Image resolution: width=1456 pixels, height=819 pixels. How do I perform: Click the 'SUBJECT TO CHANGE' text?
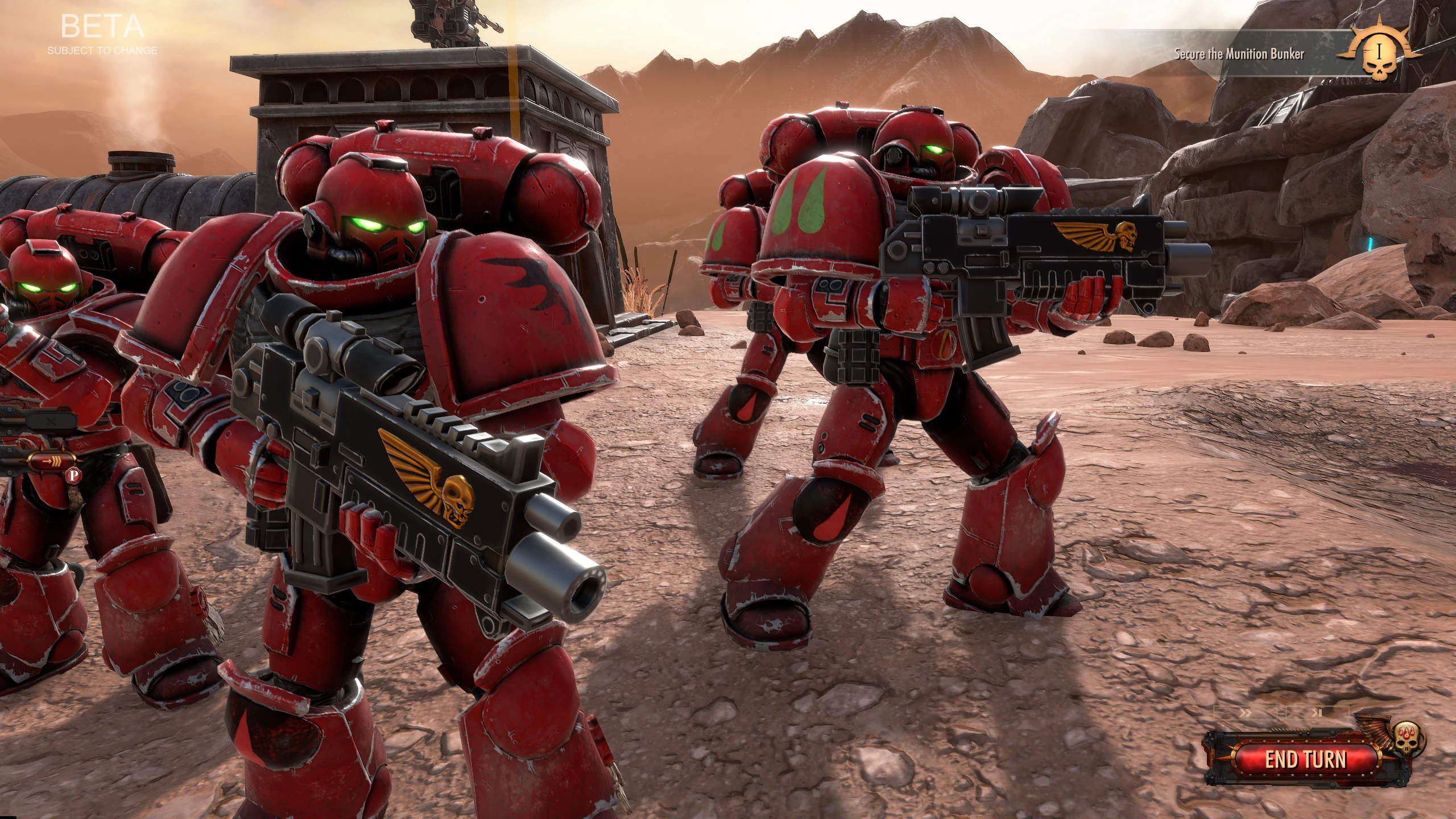pos(101,51)
